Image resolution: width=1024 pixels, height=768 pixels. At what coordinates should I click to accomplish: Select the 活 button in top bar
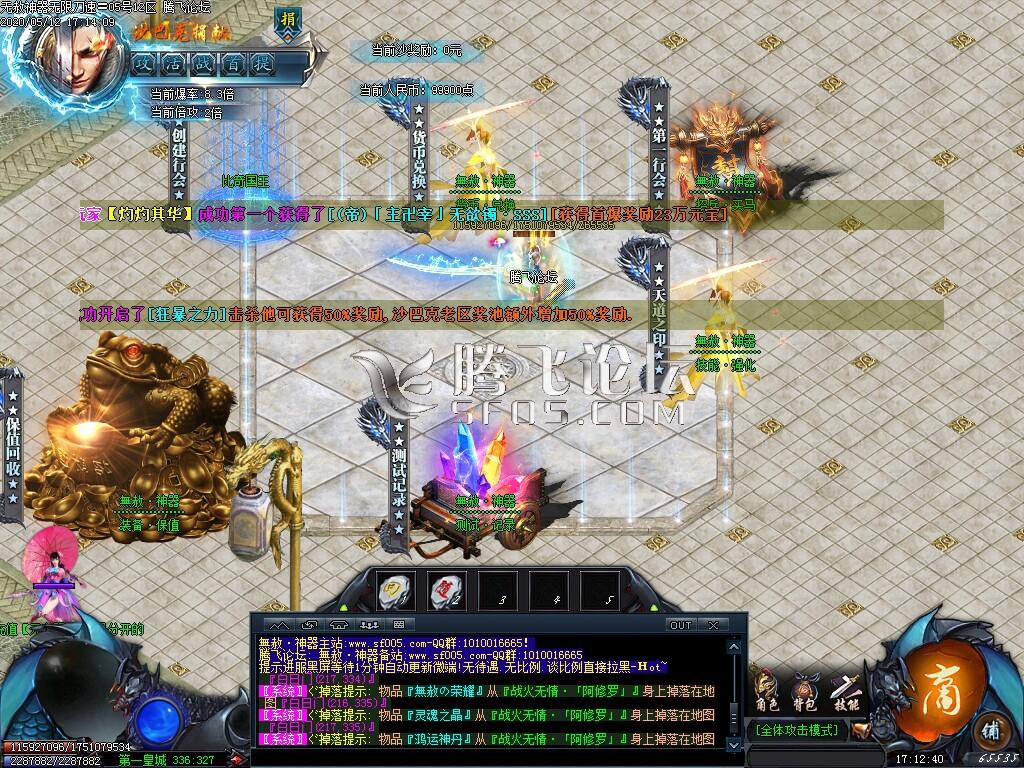(x=176, y=63)
